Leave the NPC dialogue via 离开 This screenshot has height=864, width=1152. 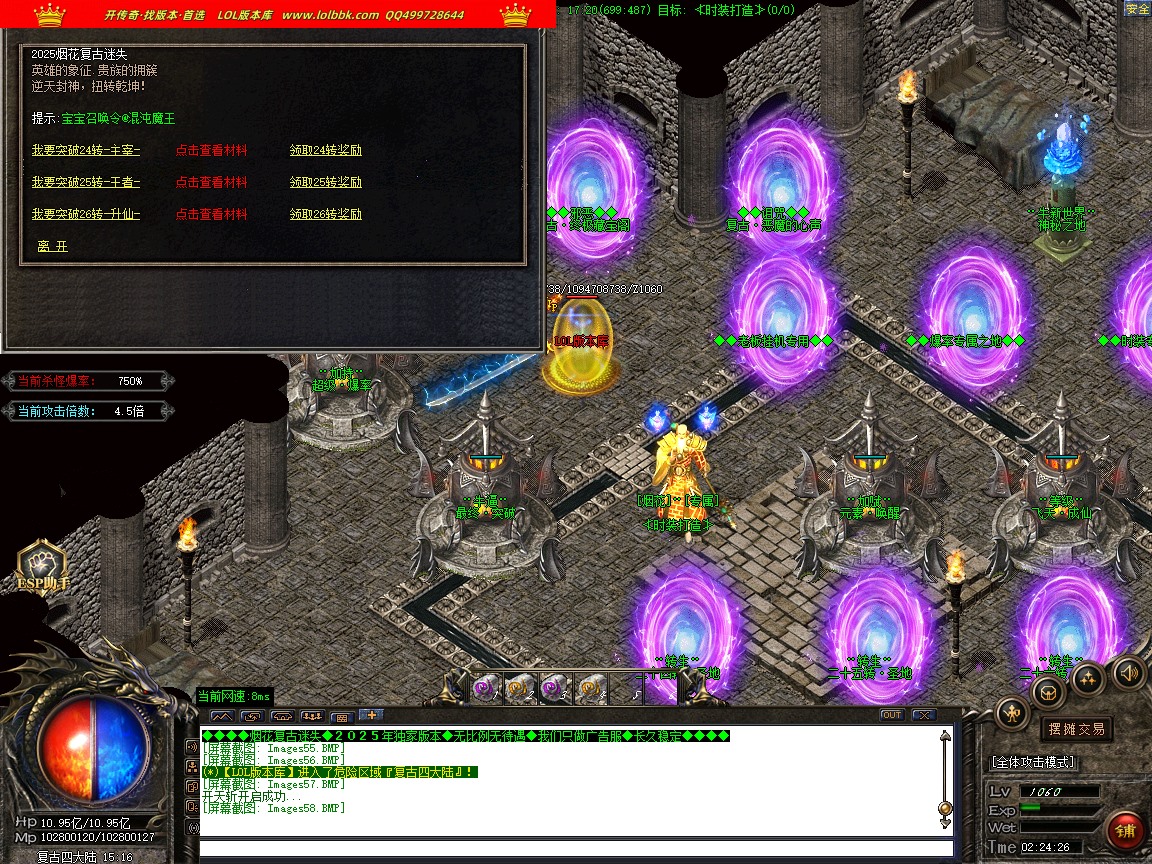(53, 246)
